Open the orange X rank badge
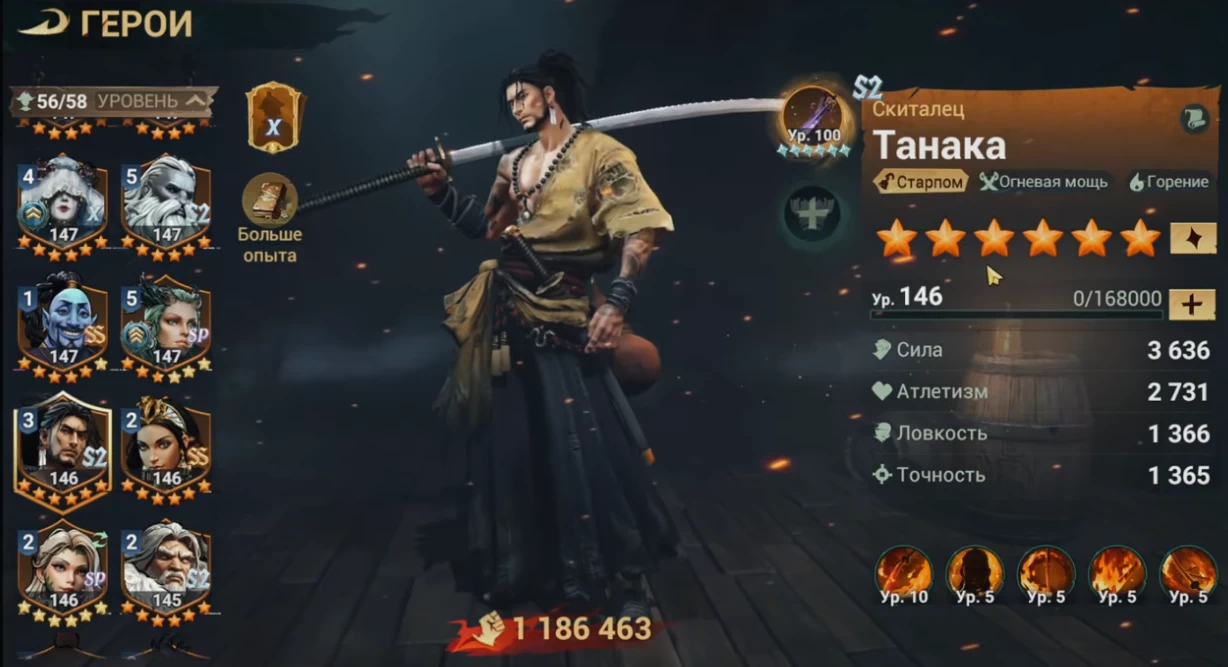This screenshot has width=1228, height=667. [274, 118]
